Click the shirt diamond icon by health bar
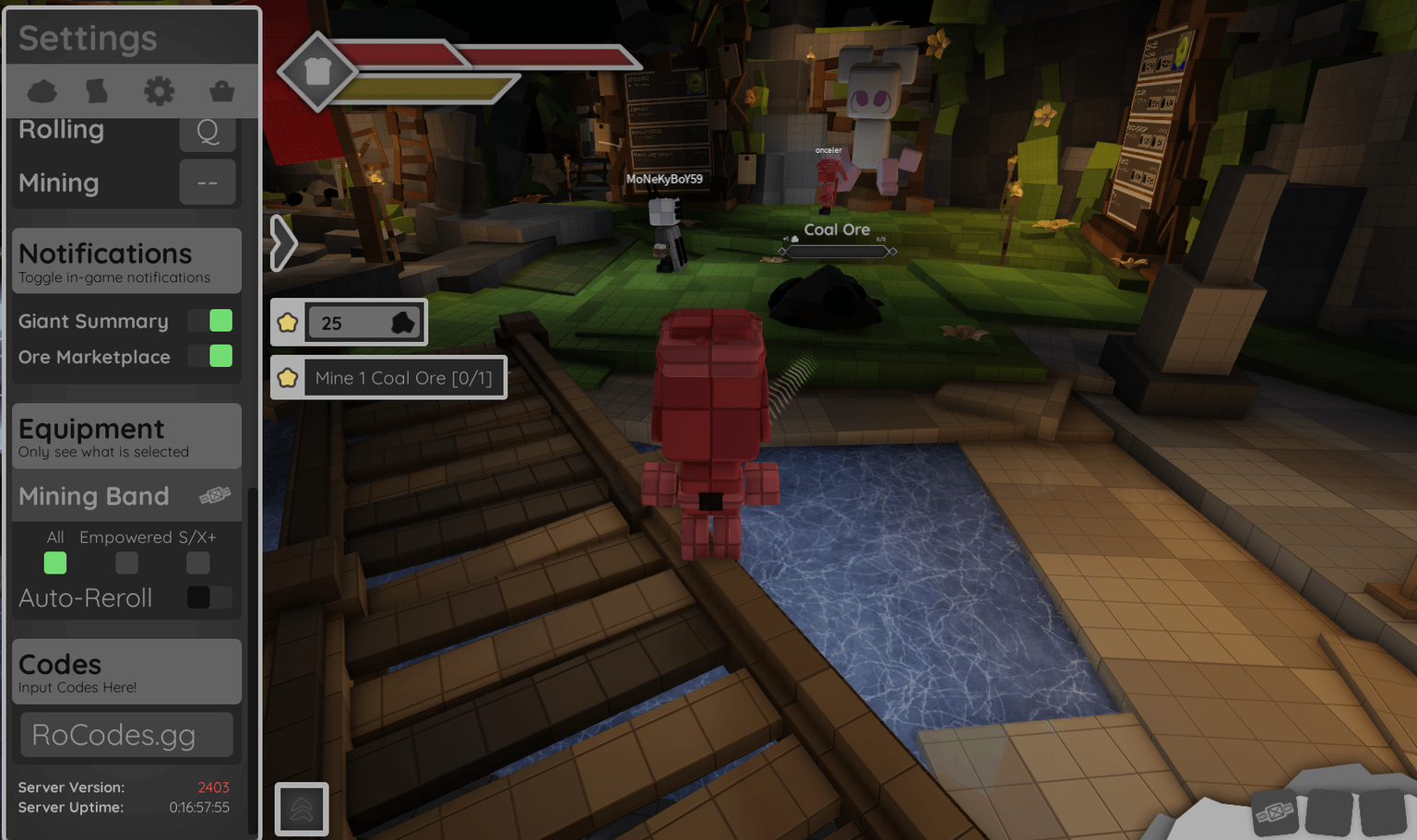The height and width of the screenshot is (840, 1417). tap(317, 71)
